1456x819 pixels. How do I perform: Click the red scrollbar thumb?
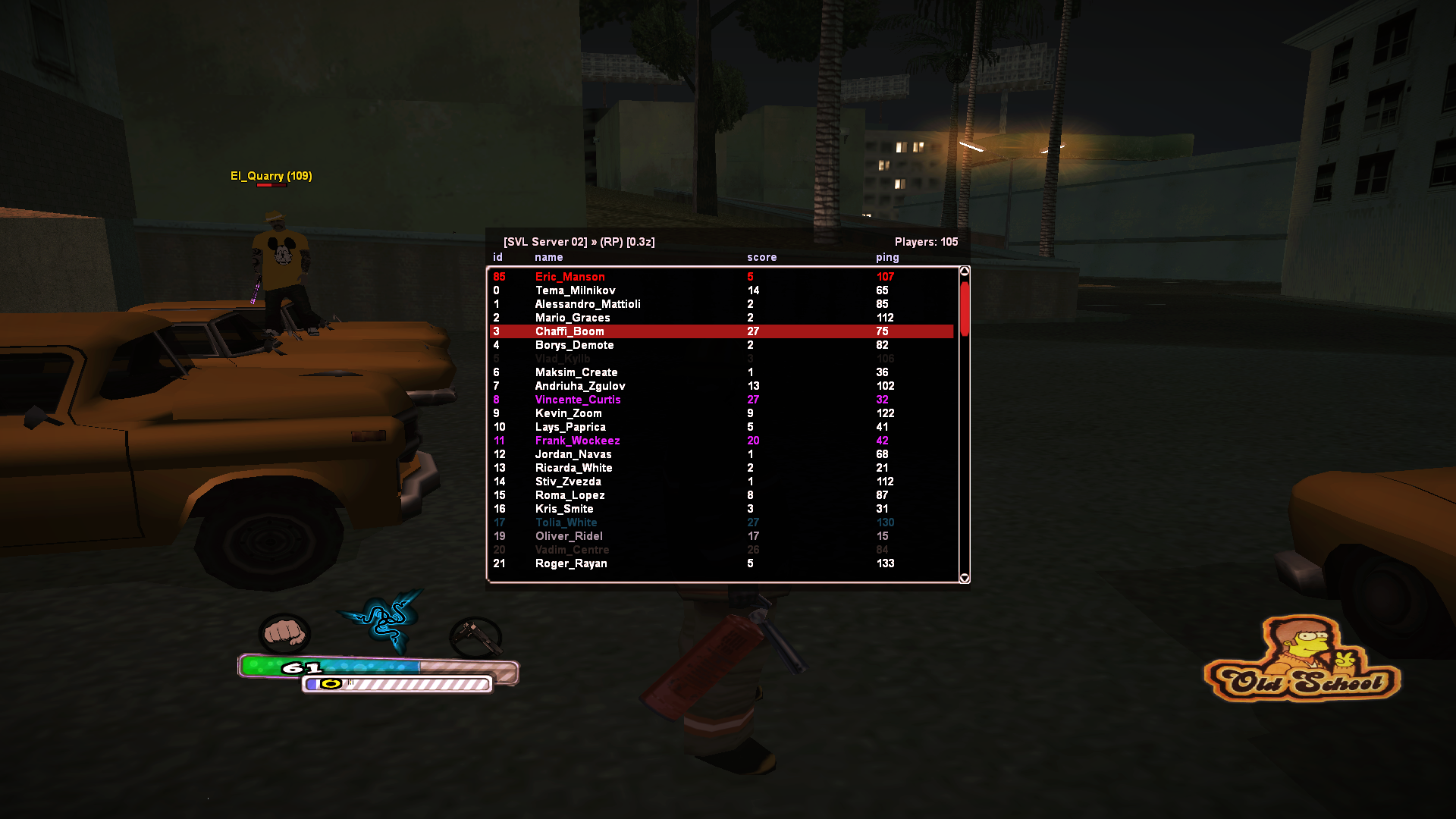[965, 308]
